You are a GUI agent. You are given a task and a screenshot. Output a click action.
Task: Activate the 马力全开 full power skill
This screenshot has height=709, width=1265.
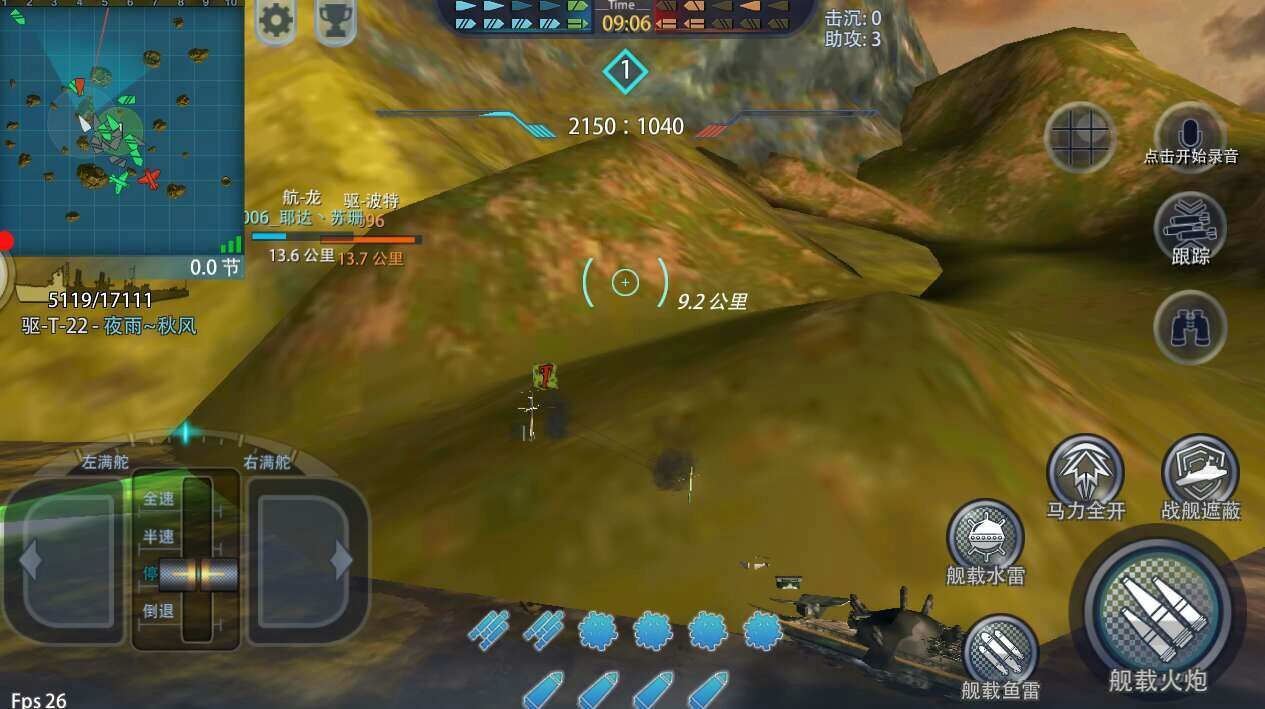pos(1085,470)
